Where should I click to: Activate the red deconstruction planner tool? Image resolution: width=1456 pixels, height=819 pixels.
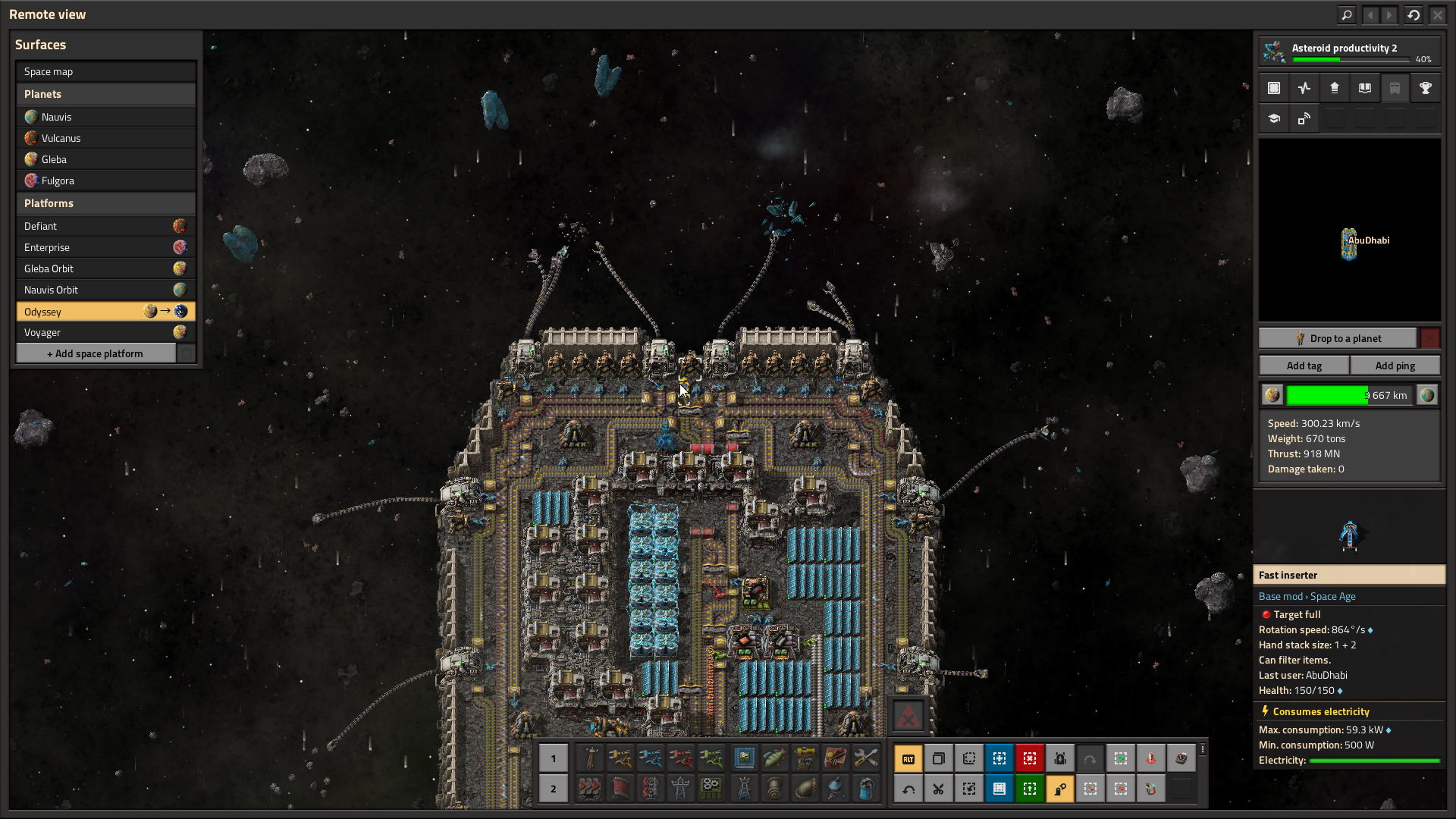[x=1029, y=758]
